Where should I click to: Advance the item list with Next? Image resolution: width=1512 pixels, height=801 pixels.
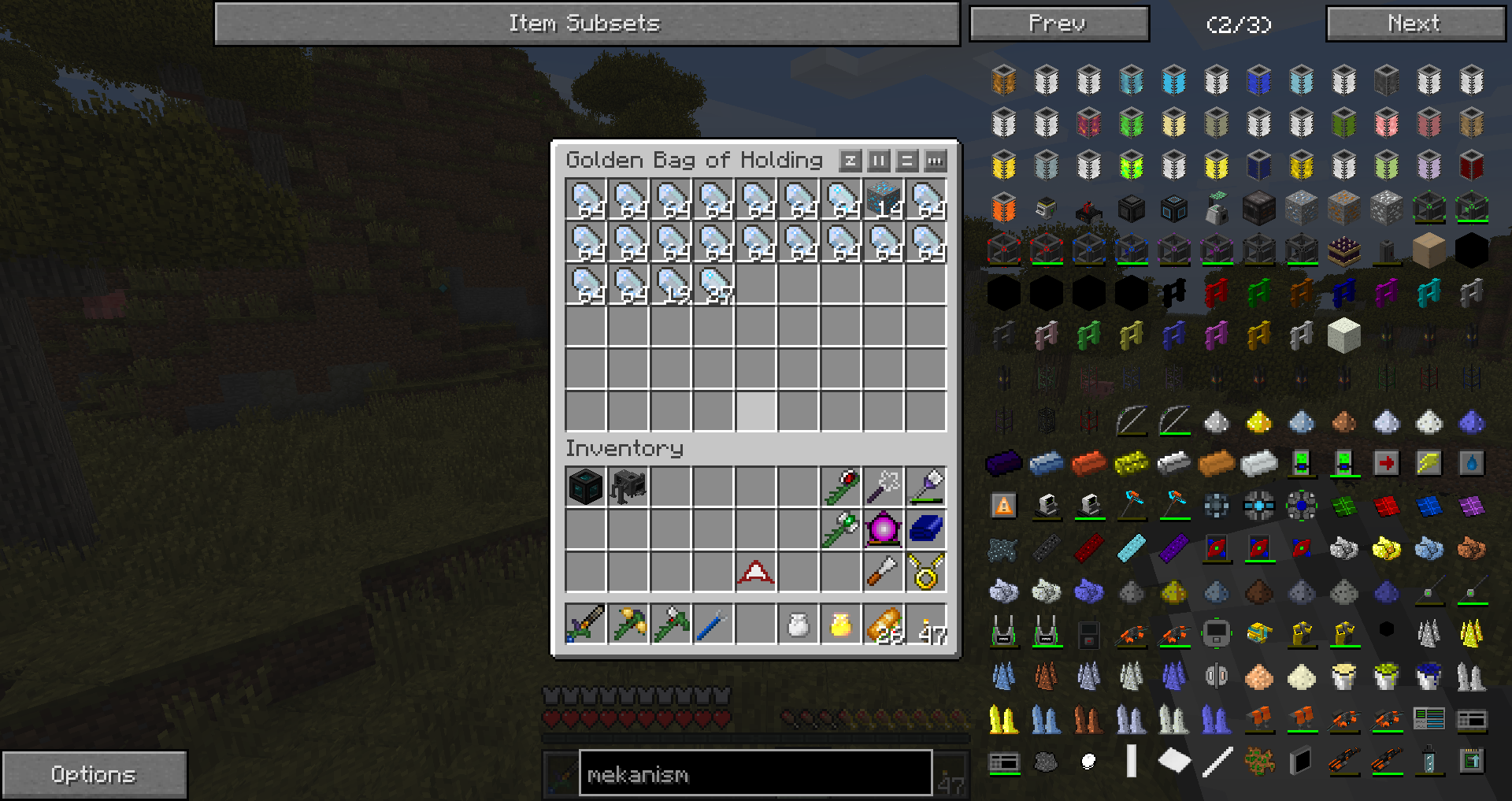1415,24
